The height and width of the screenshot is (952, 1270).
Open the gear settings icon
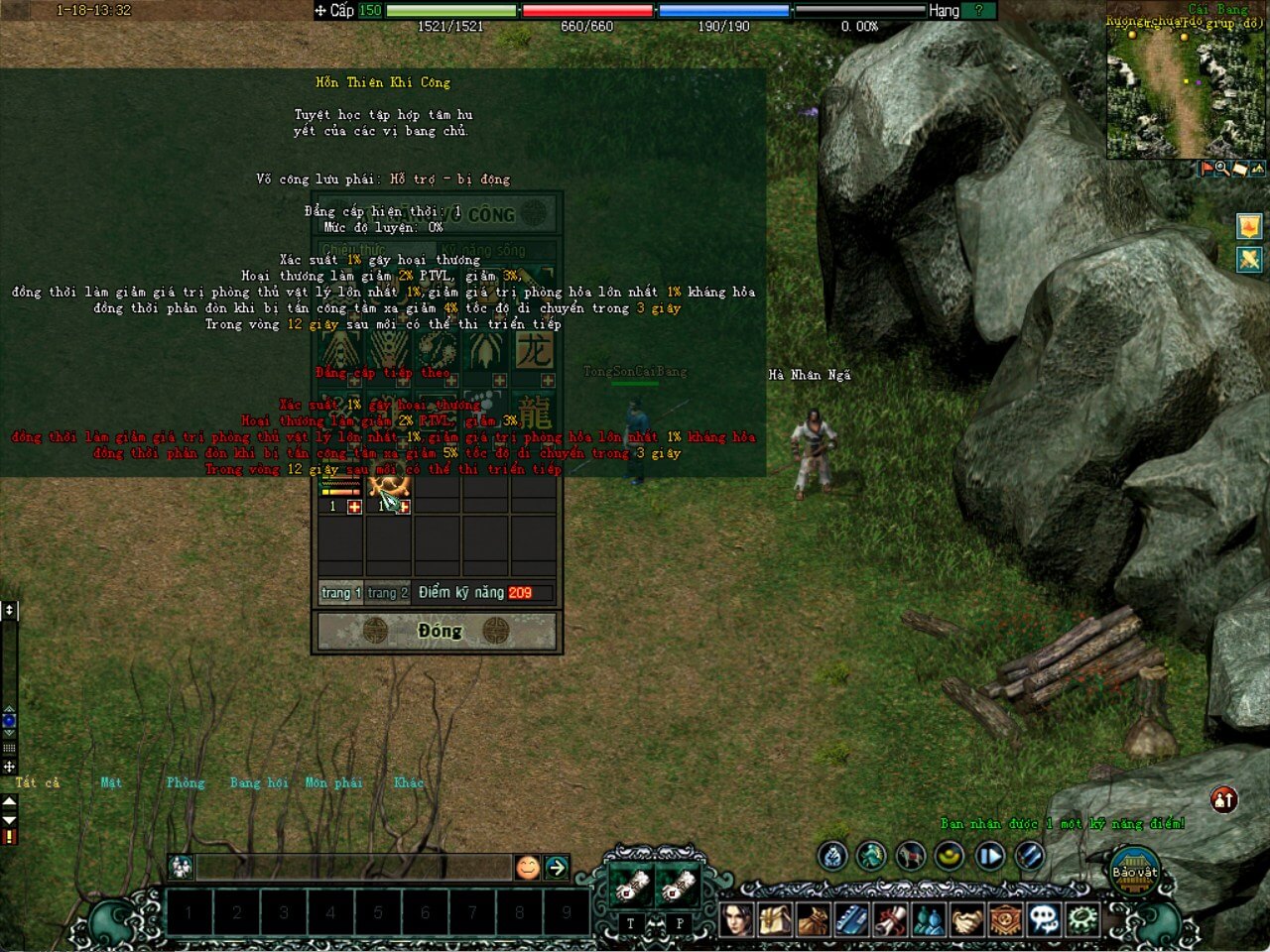[x=1082, y=919]
